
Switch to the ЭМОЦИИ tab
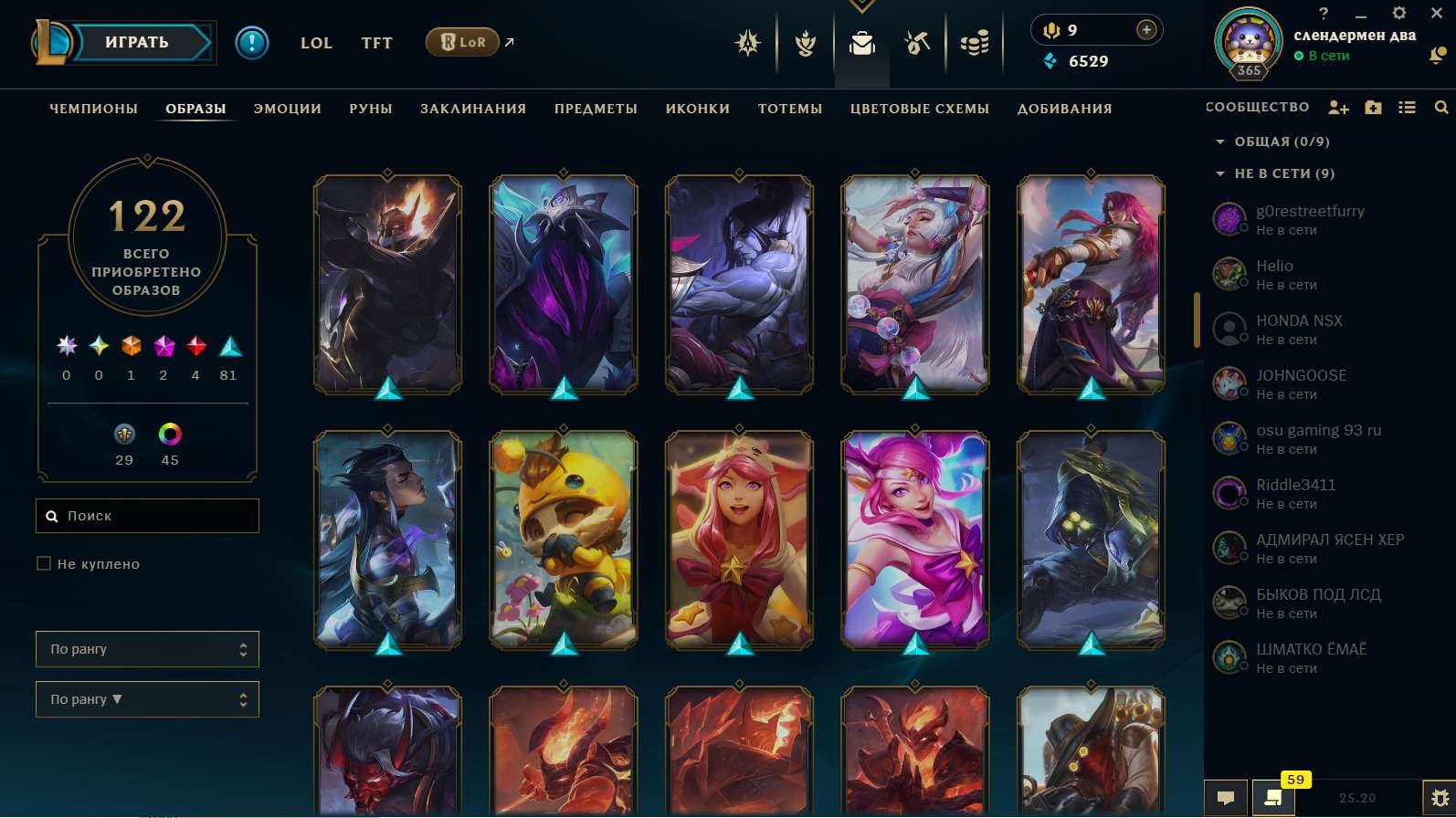(x=286, y=108)
